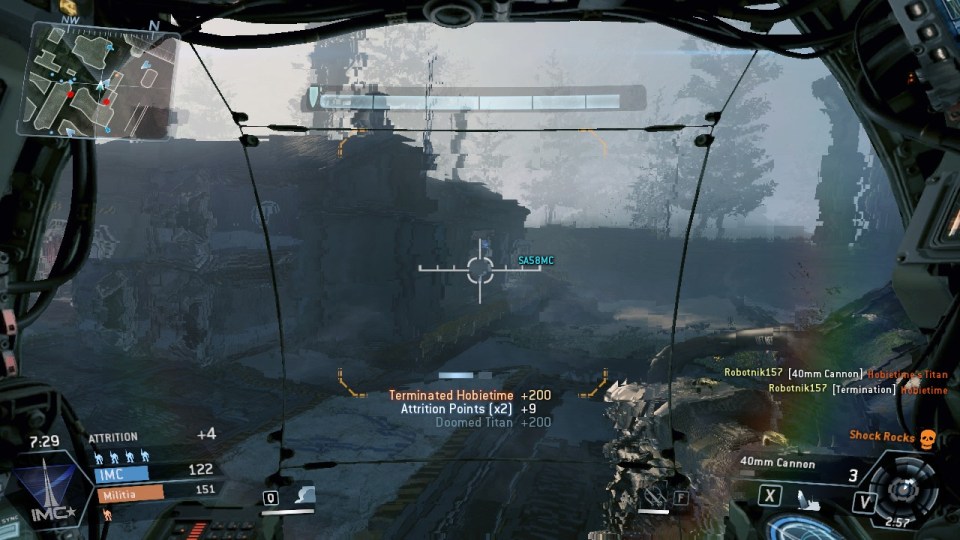Select the orange Militia team score bar
960x540 pixels.
[x=130, y=493]
